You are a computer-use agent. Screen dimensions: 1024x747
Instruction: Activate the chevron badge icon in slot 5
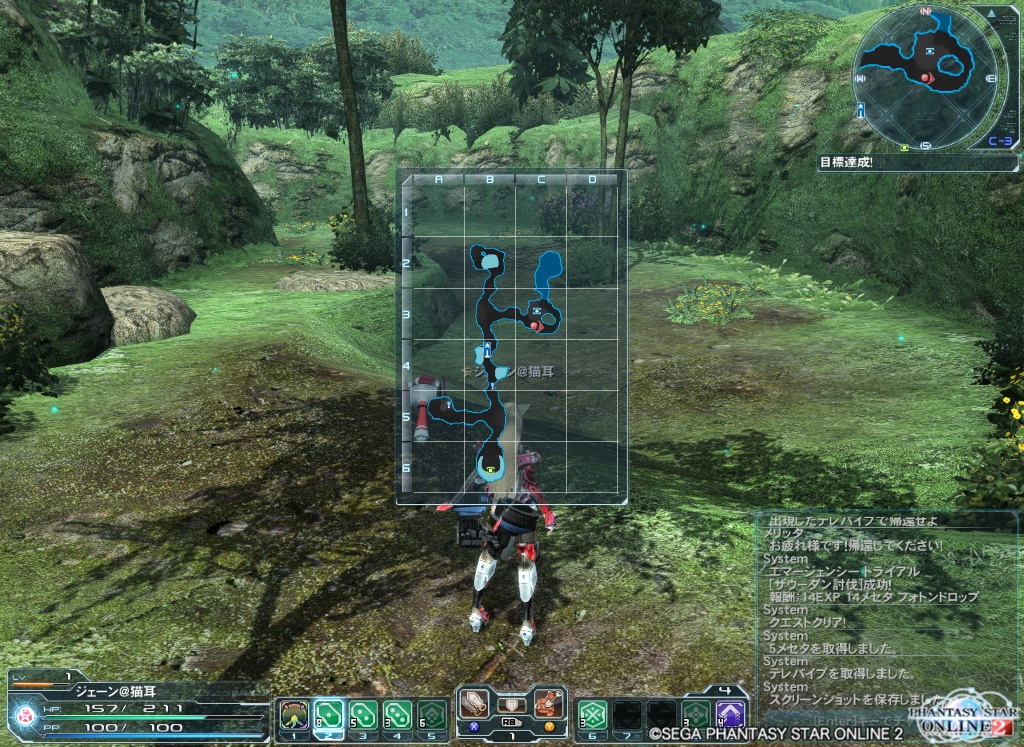coord(431,715)
